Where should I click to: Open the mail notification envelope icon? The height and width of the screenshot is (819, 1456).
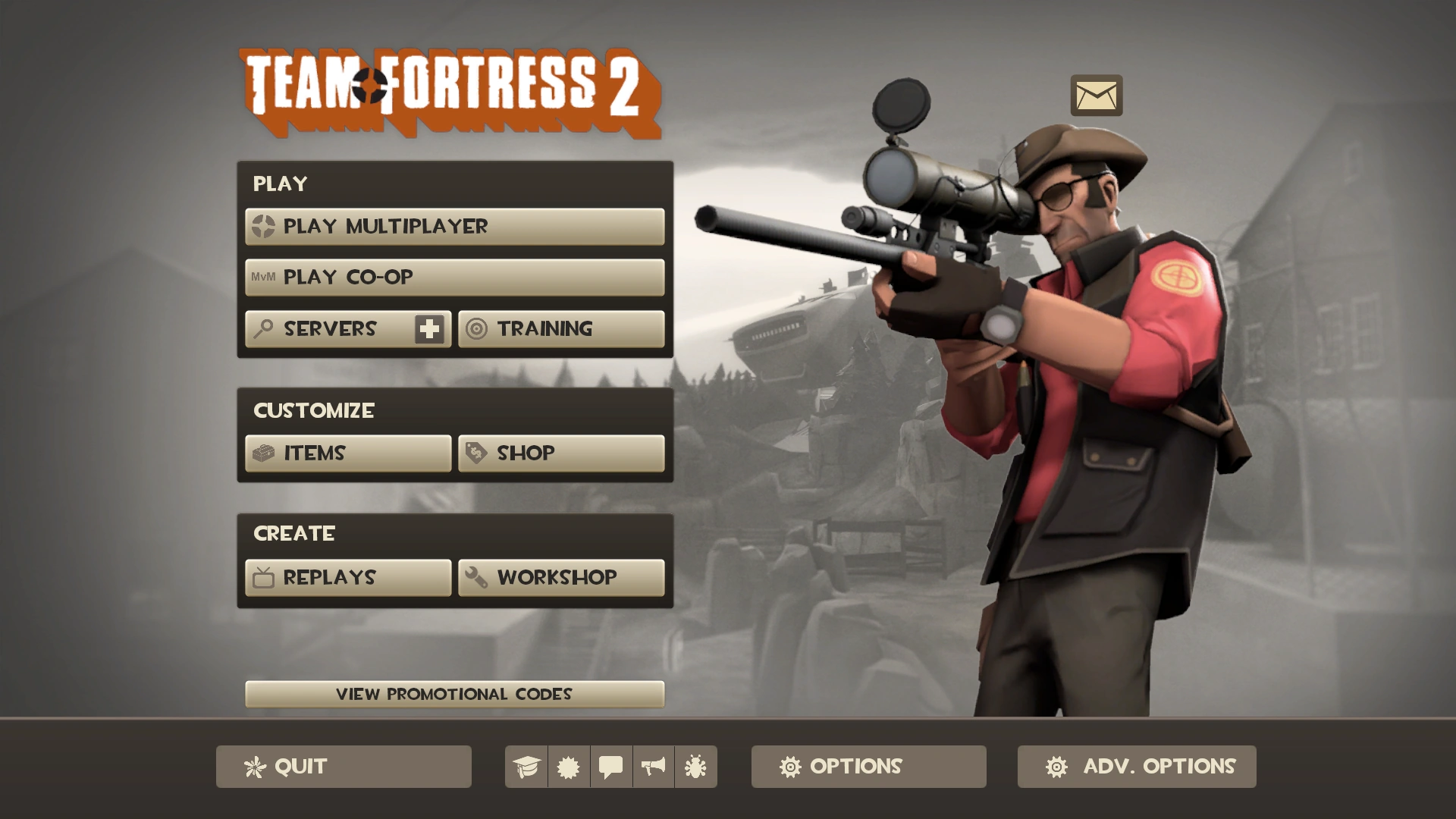[1097, 96]
